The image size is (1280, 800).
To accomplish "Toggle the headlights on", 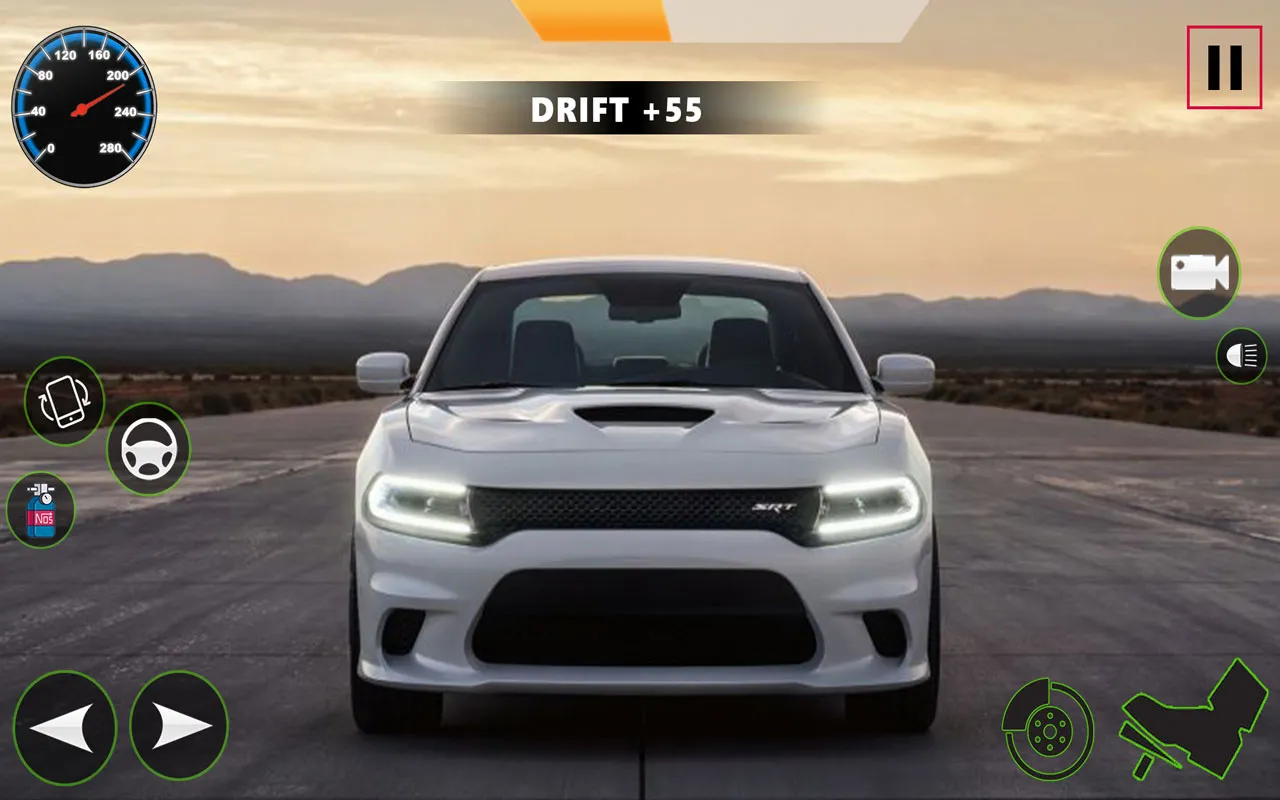I will click(x=1240, y=354).
